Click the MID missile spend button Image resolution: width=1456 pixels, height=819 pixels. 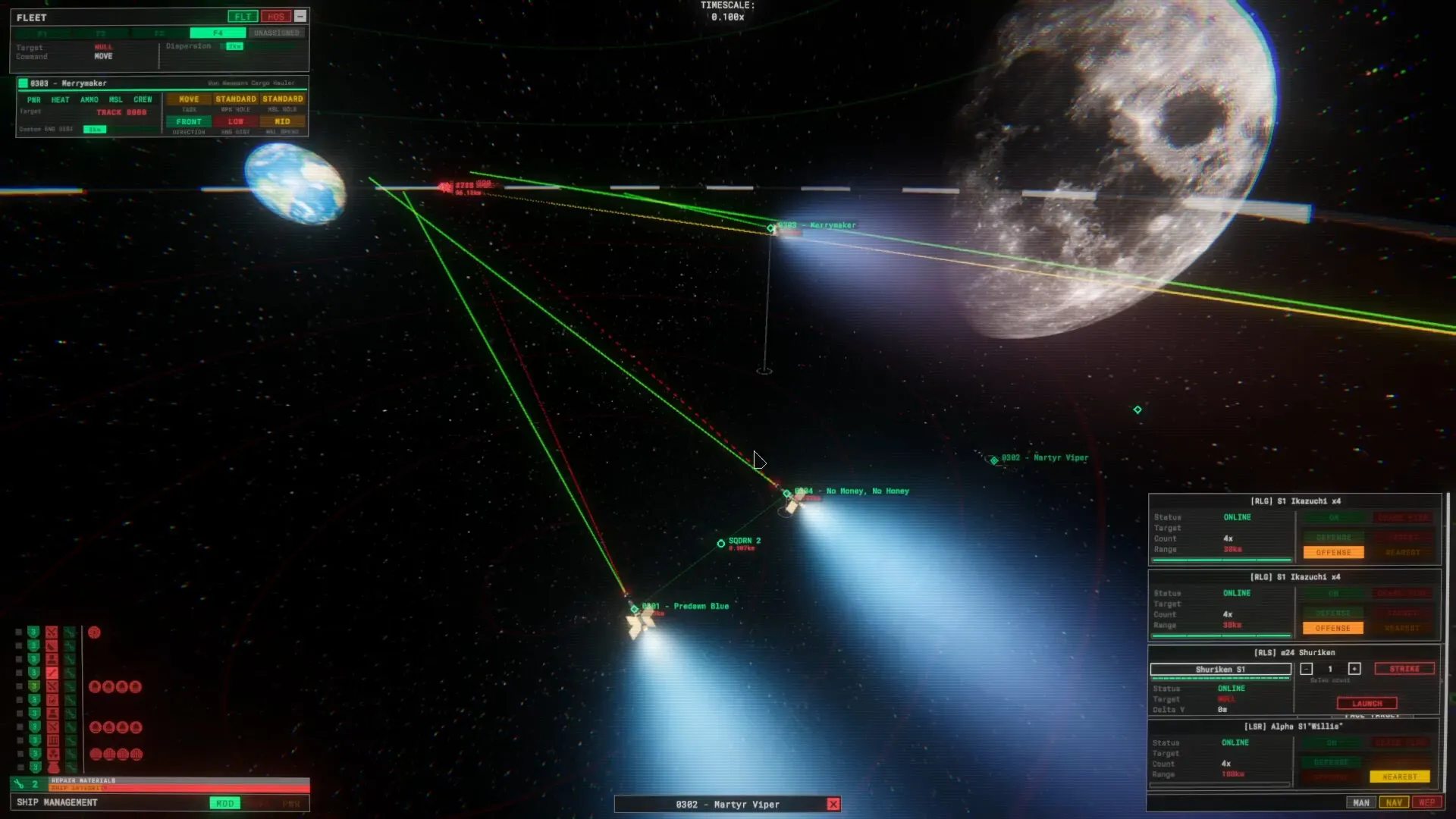pyautogui.click(x=282, y=121)
